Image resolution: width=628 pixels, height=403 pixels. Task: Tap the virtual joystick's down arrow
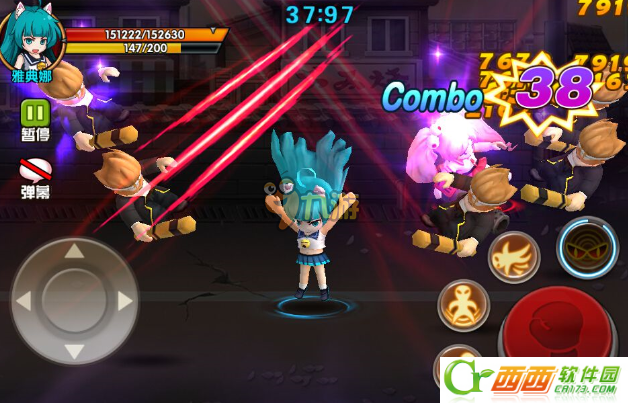[x=74, y=350]
